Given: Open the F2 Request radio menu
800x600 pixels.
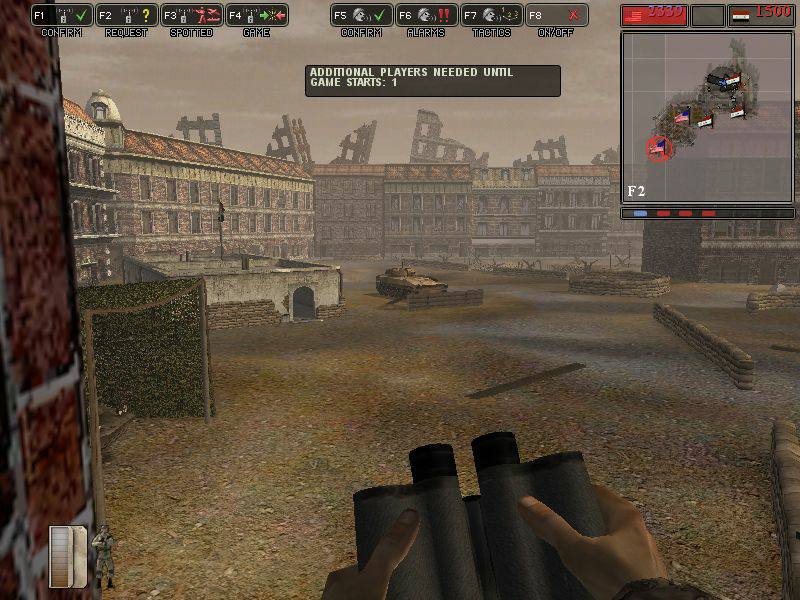Looking at the screenshot, I should click(x=126, y=16).
